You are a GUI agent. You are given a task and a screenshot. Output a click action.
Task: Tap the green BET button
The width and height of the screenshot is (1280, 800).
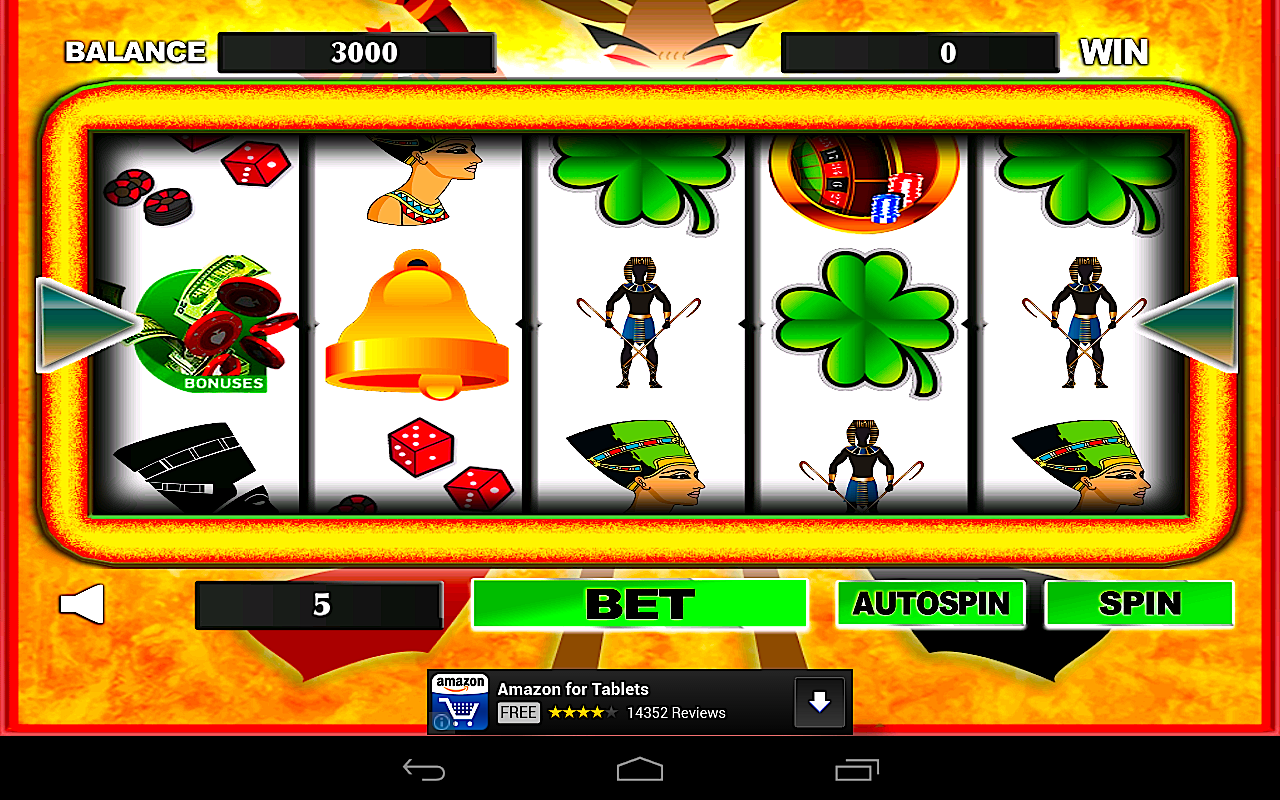tap(639, 603)
